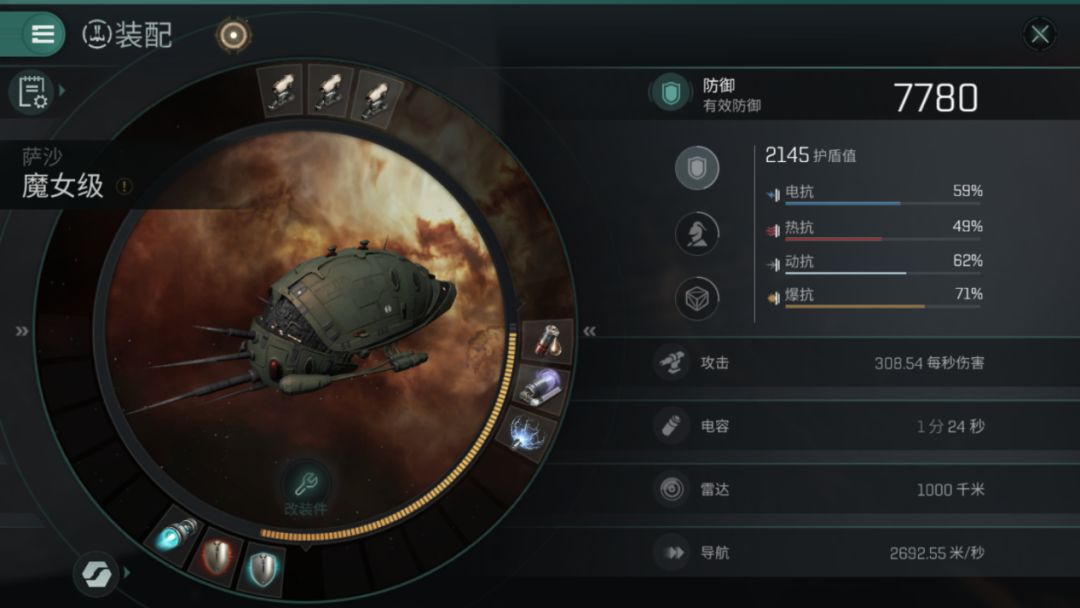The image size is (1080, 608).
Task: Select the blue shield module slot
Action: 264,567
